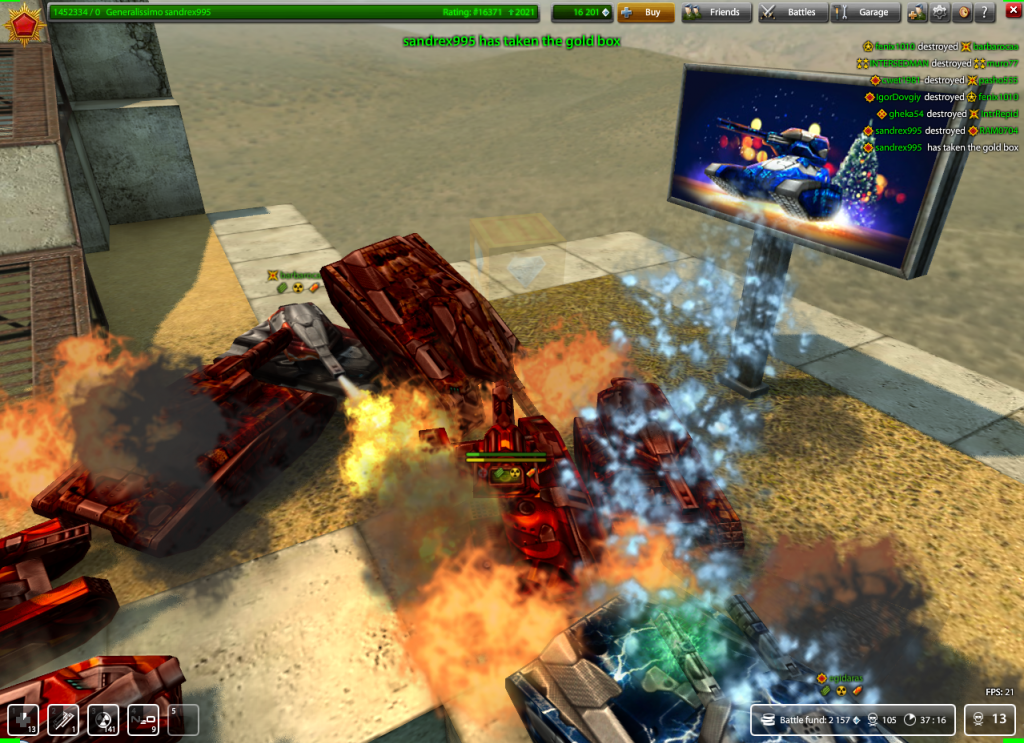Click the red star rank emblem
Viewport: 1024px width, 743px height.
coord(20,20)
